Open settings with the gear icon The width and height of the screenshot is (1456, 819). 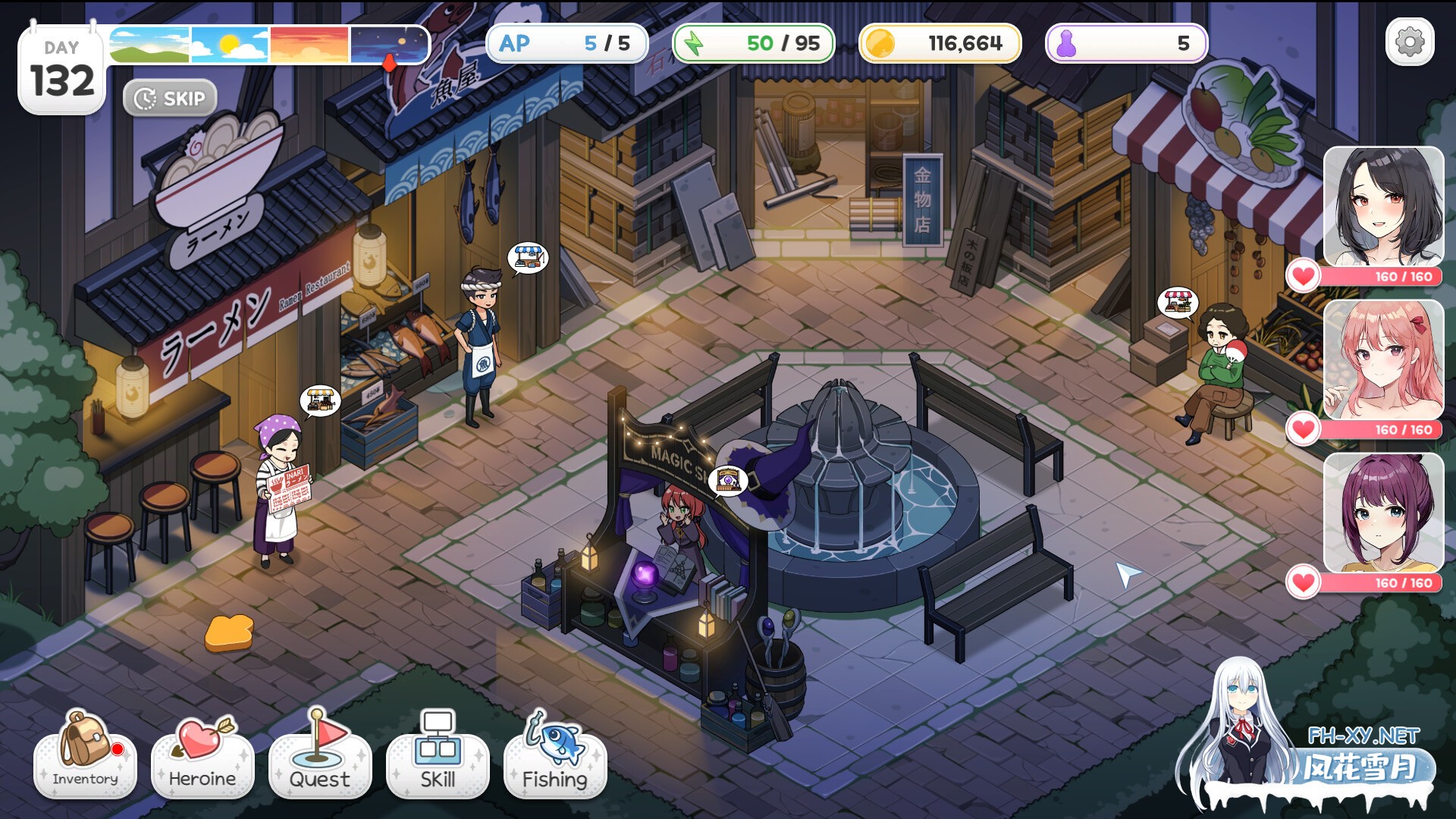tap(1409, 42)
